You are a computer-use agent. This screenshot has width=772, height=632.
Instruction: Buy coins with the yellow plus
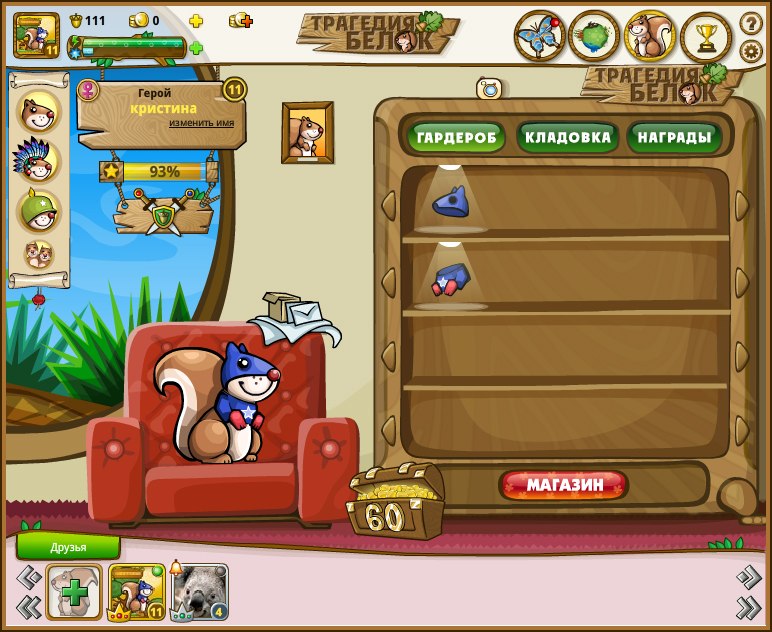tap(196, 21)
